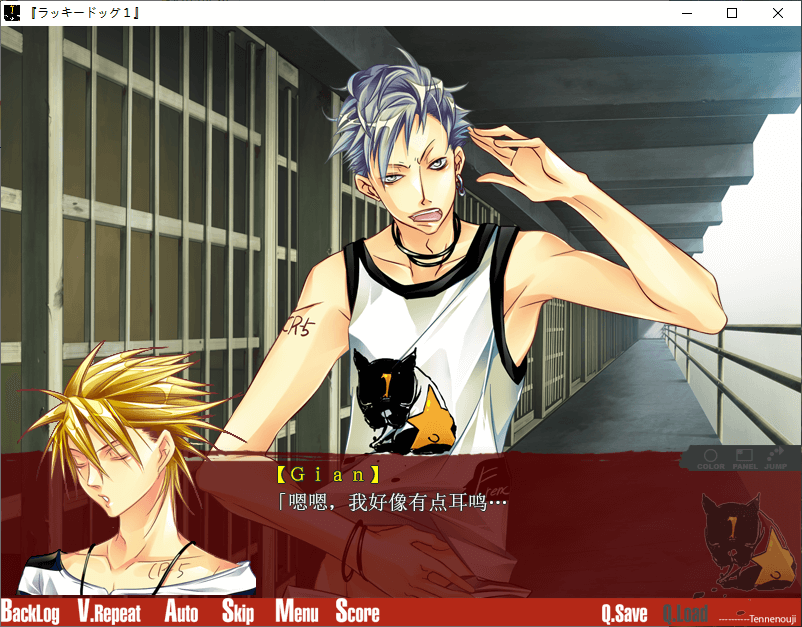Open the game Menu
802x627 pixels.
(x=296, y=613)
